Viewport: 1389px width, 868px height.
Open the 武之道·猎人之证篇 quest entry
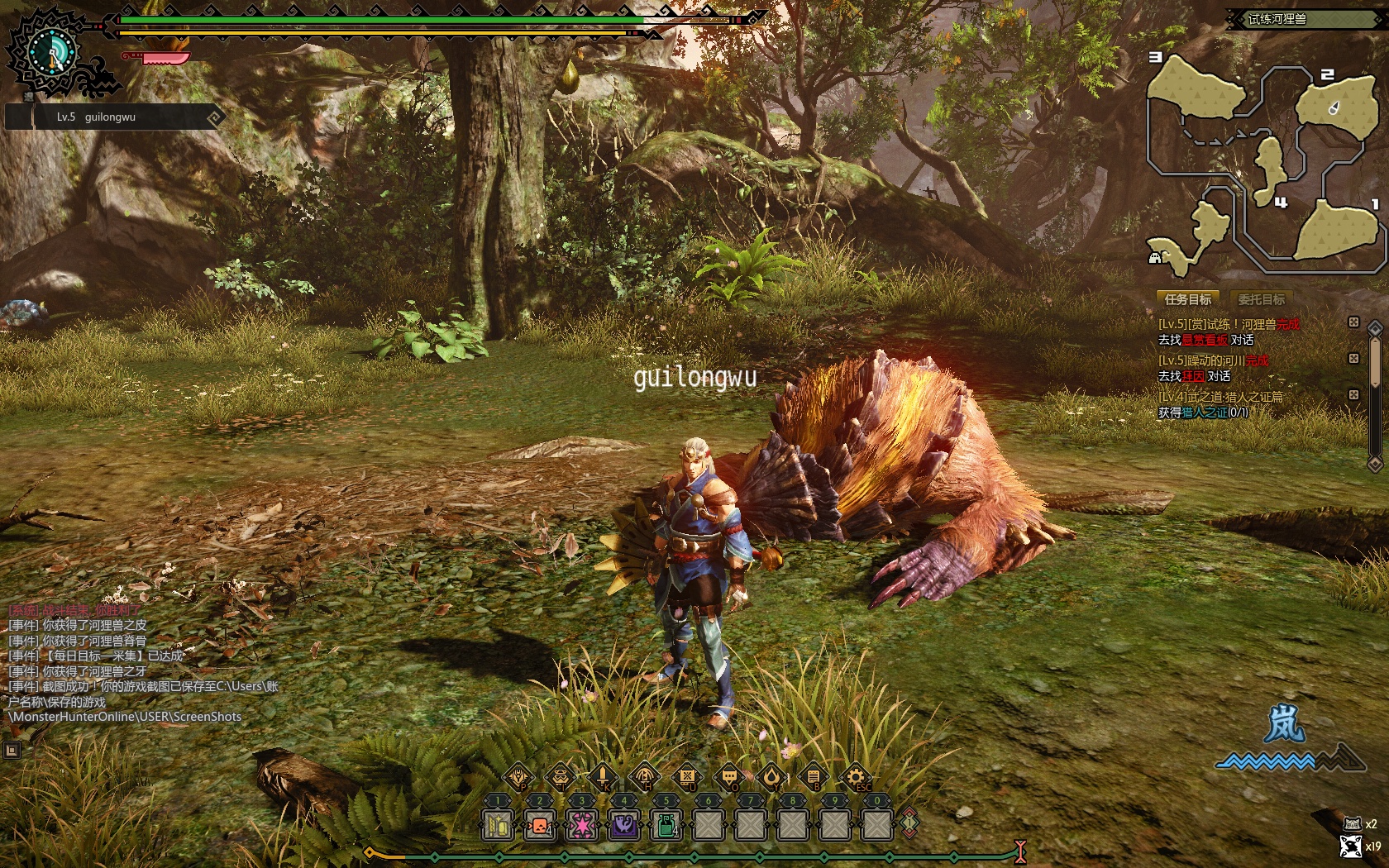(1221, 397)
